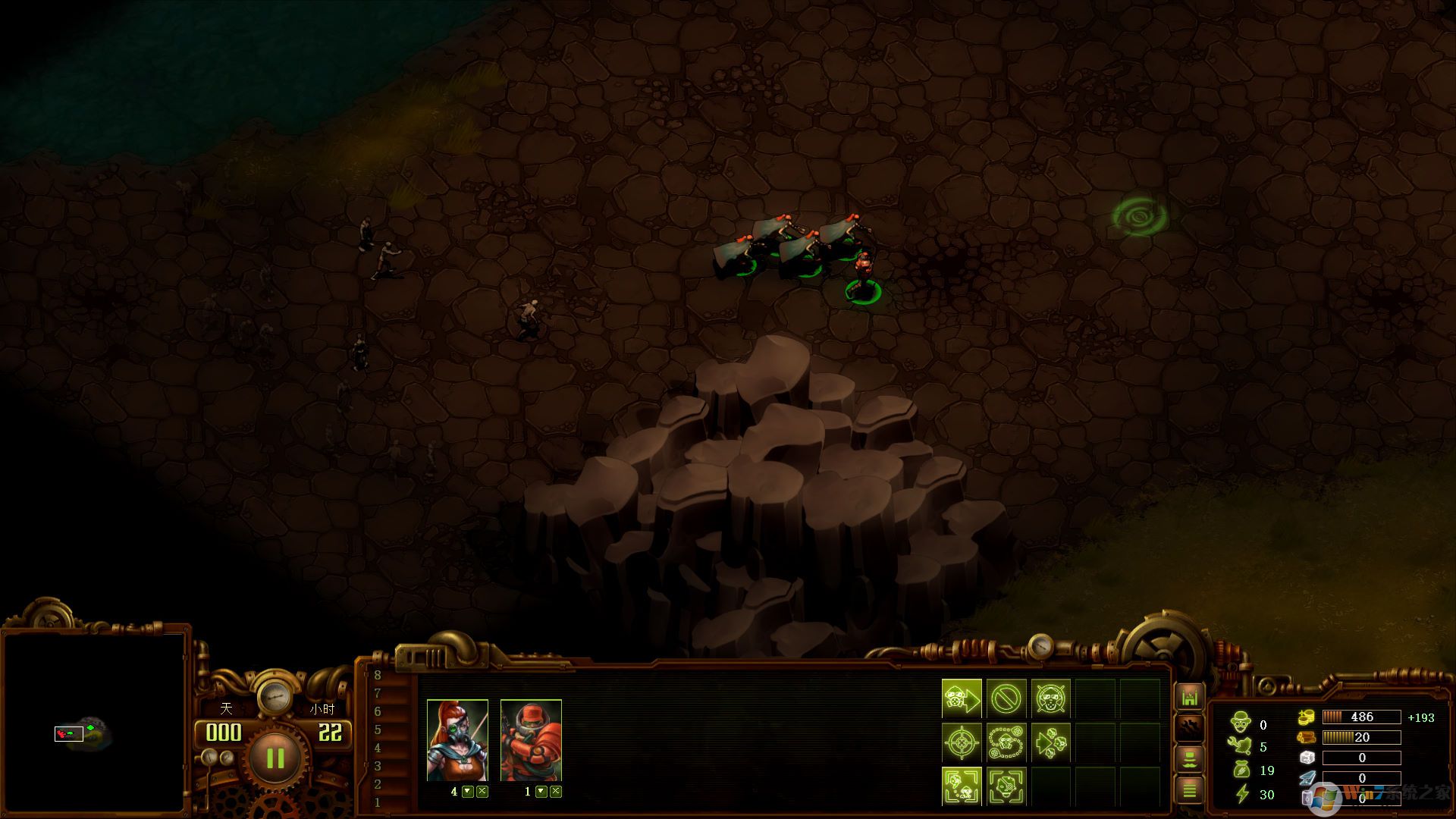
Task: Click the down arrow under Soldier portrait
Action: [541, 792]
